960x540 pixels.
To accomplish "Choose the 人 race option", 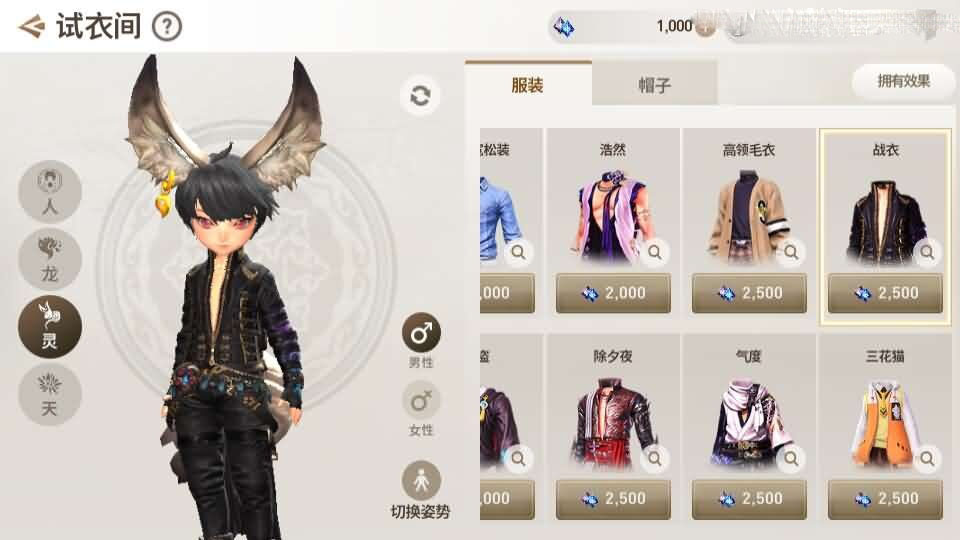I will click(50, 192).
